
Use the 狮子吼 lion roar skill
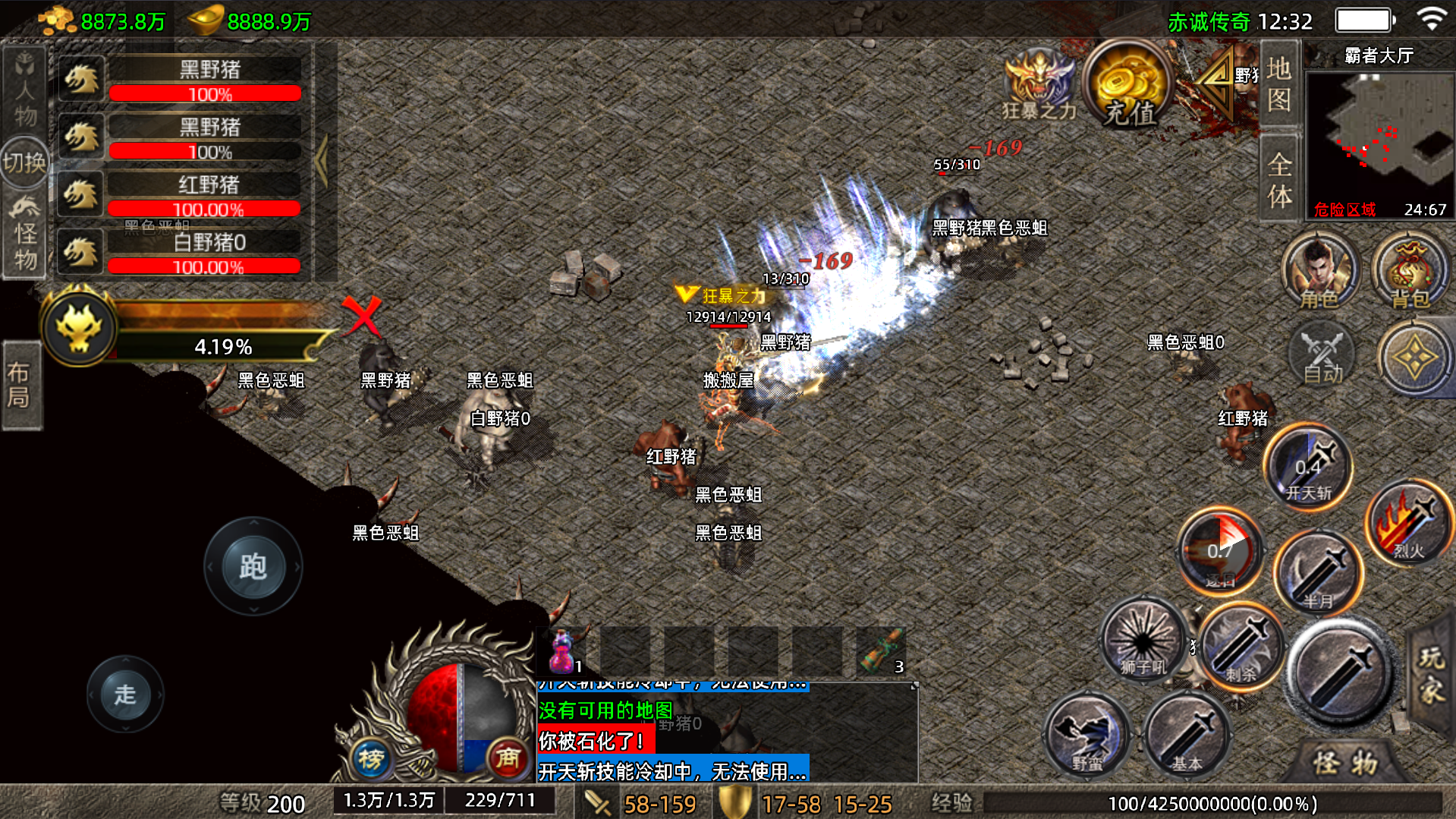pyautogui.click(x=1143, y=641)
